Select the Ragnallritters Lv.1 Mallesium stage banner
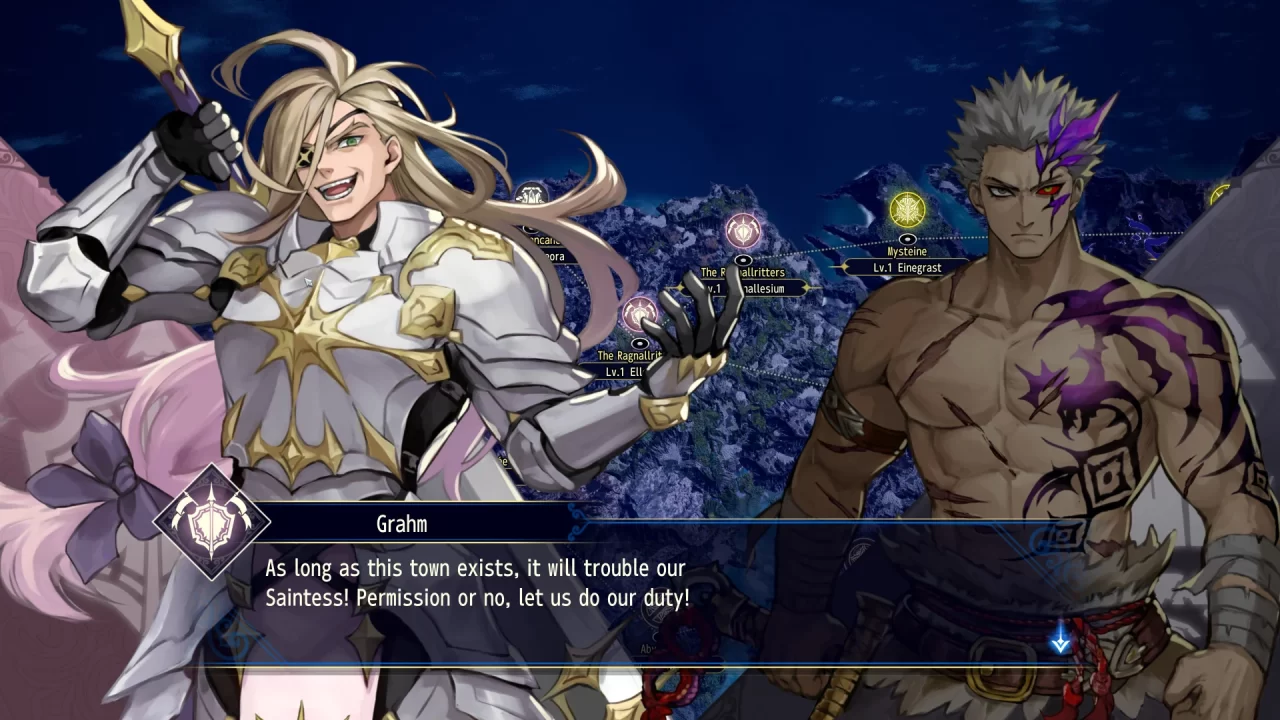Viewport: 1280px width, 720px height. (745, 288)
